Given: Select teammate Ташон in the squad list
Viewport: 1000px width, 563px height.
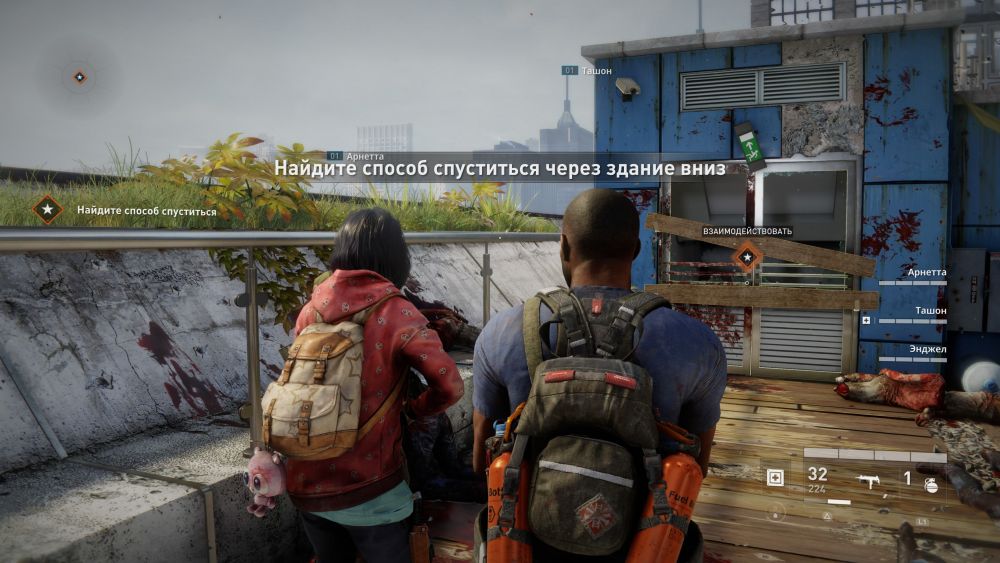Looking at the screenshot, I should pos(929,311).
